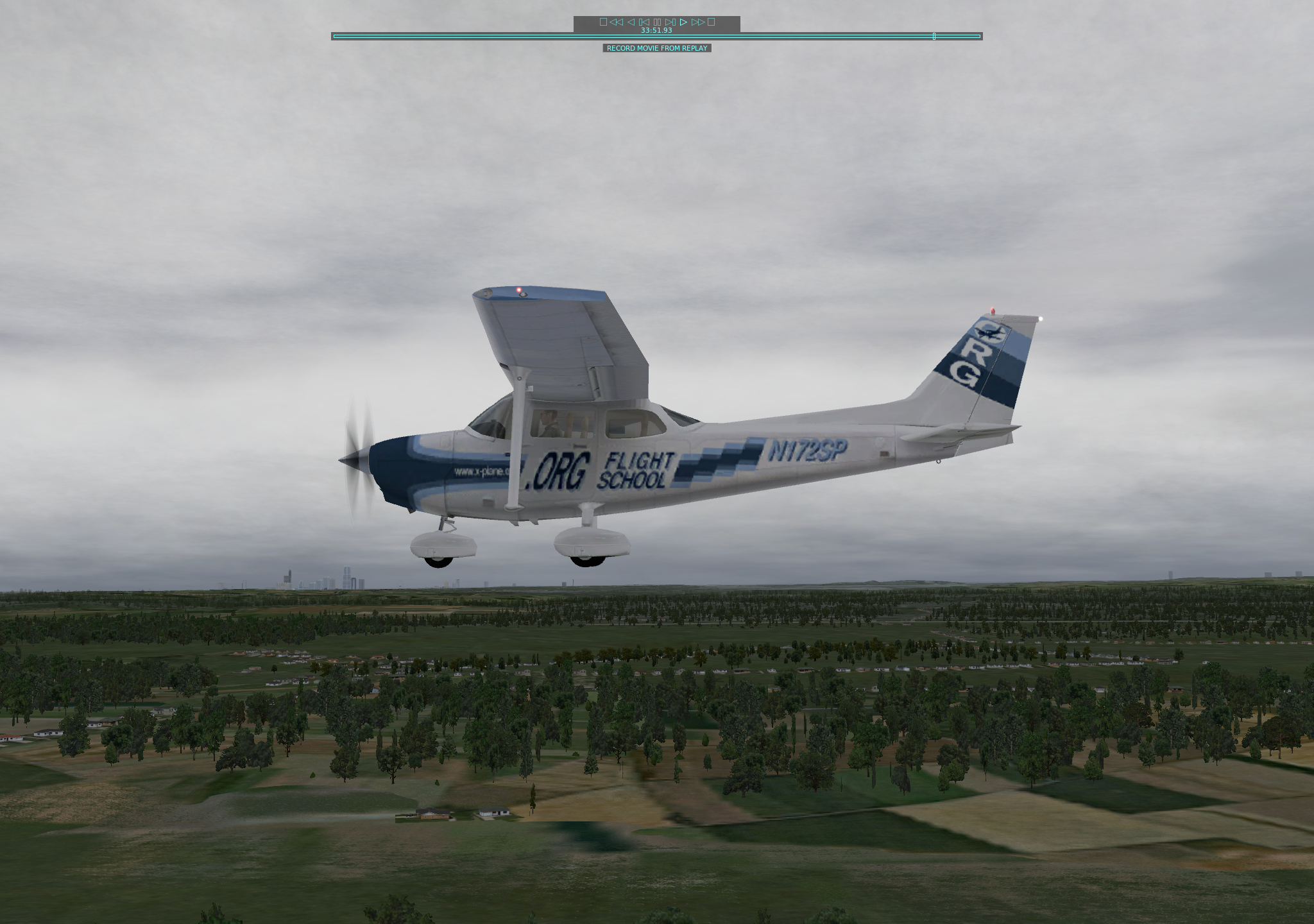Select the play-backward replay icon
Screen dimensions: 1314x924
(631, 22)
